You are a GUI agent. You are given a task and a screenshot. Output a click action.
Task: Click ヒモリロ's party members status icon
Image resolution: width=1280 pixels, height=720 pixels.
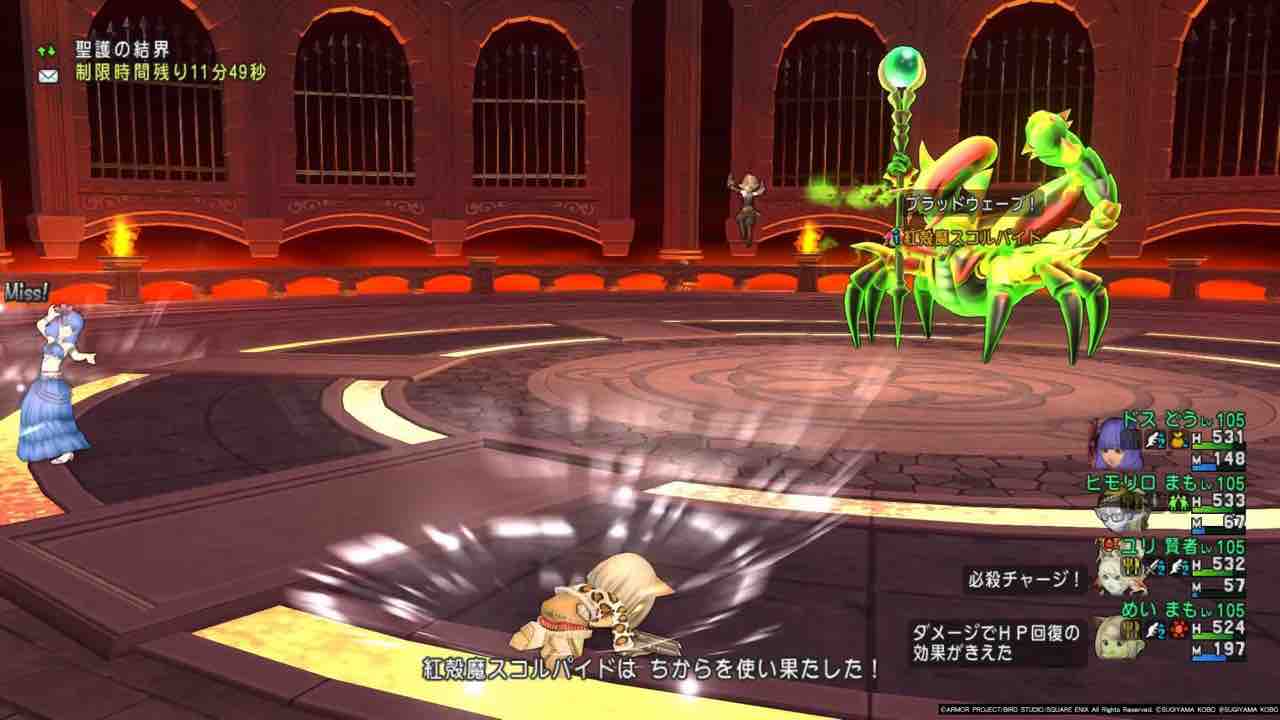click(x=1180, y=502)
